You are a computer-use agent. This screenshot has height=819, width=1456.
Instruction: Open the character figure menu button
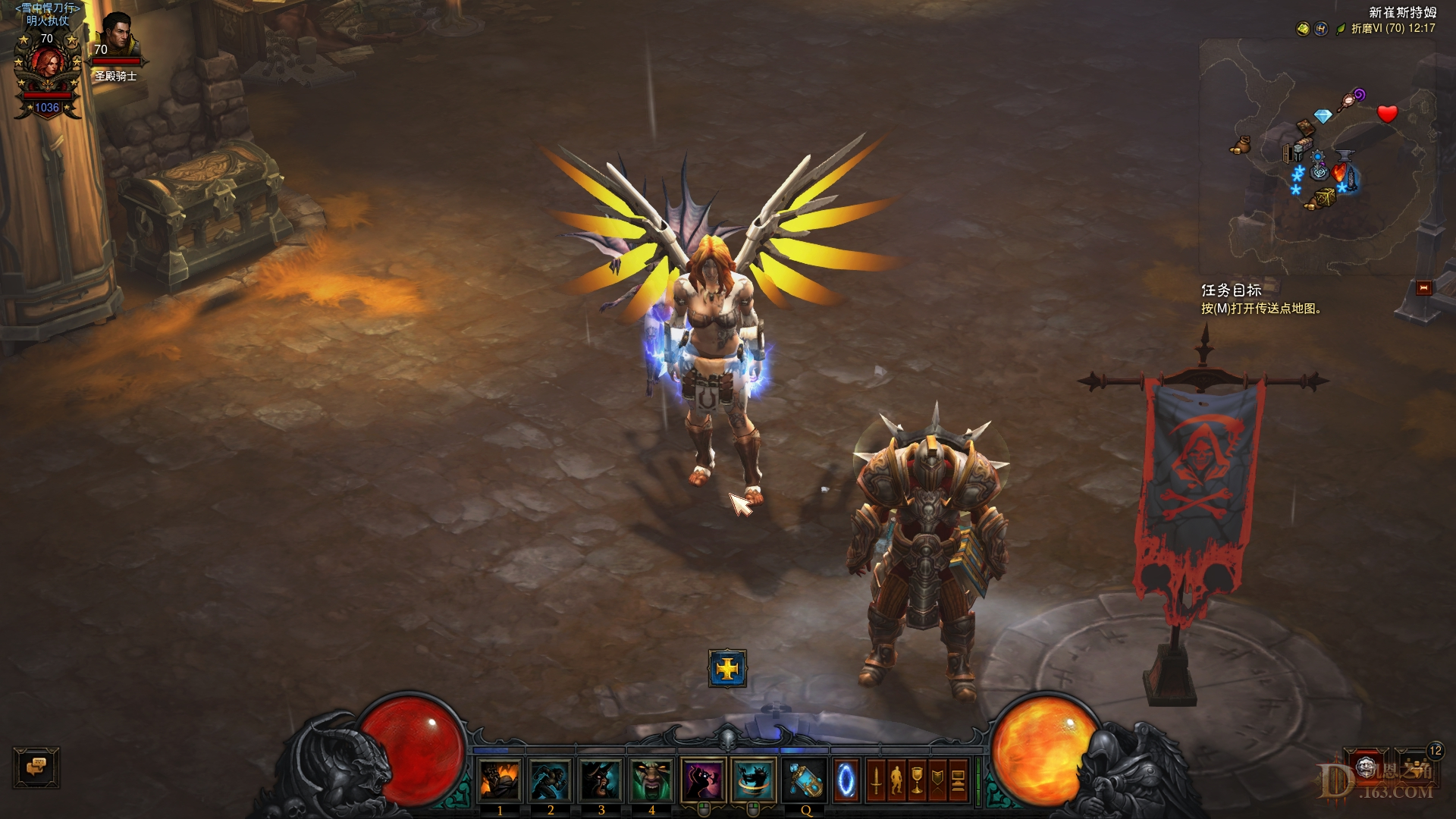[x=896, y=780]
